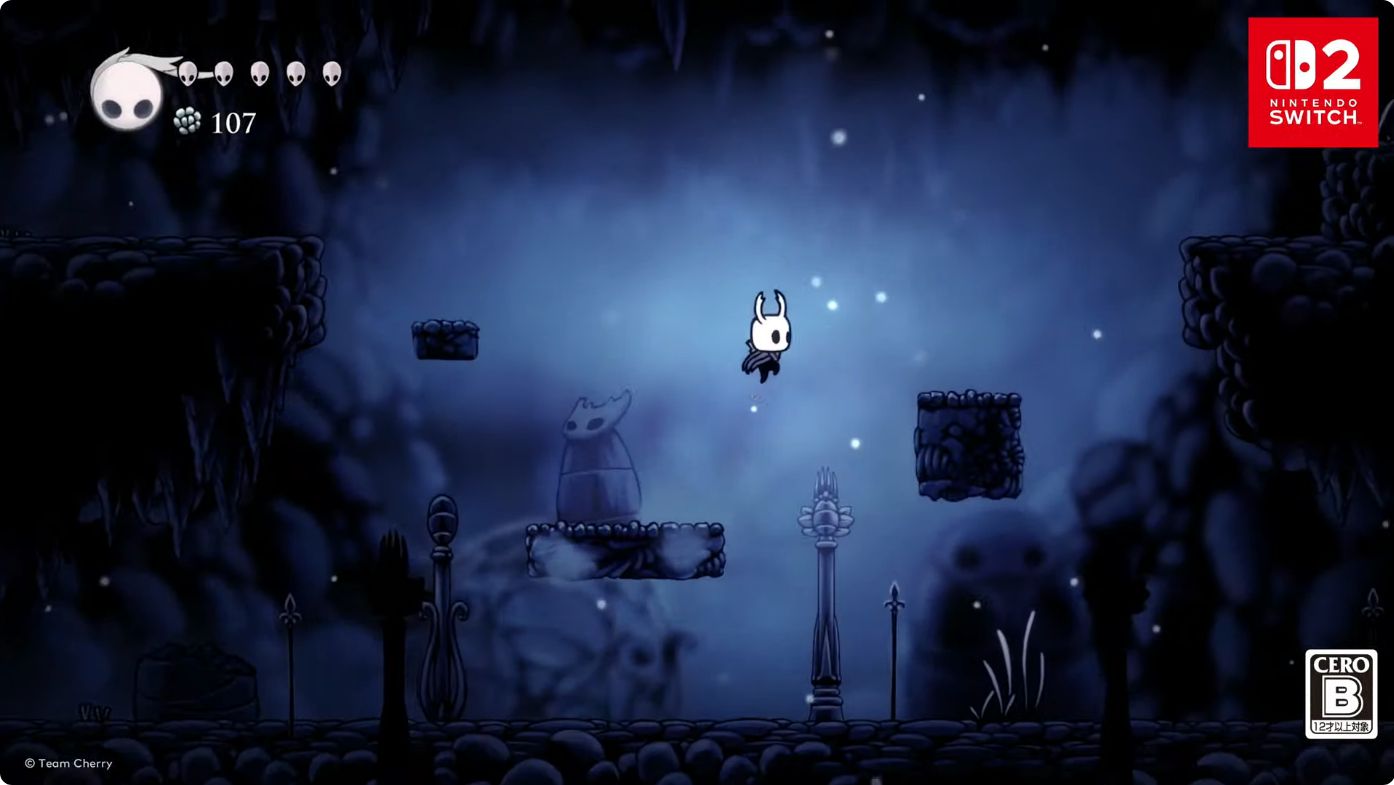
Task: Click the Geo counter showing 107
Action: click(232, 122)
